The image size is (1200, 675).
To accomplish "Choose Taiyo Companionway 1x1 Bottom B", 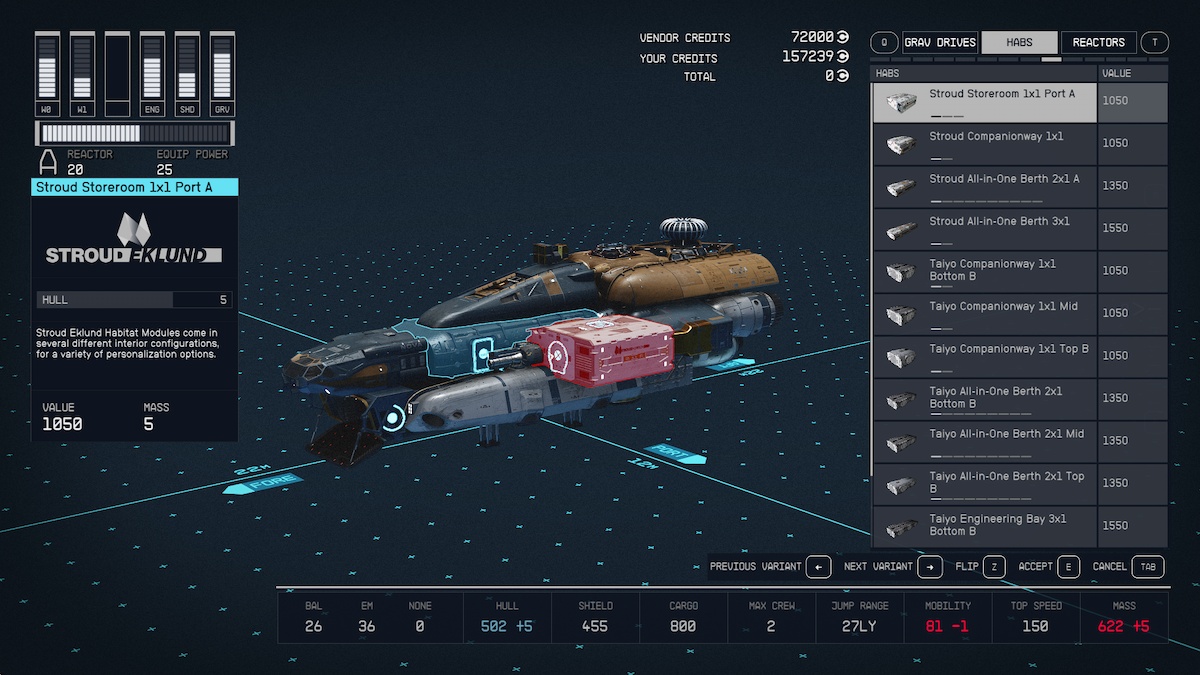I will pyautogui.click(x=985, y=271).
